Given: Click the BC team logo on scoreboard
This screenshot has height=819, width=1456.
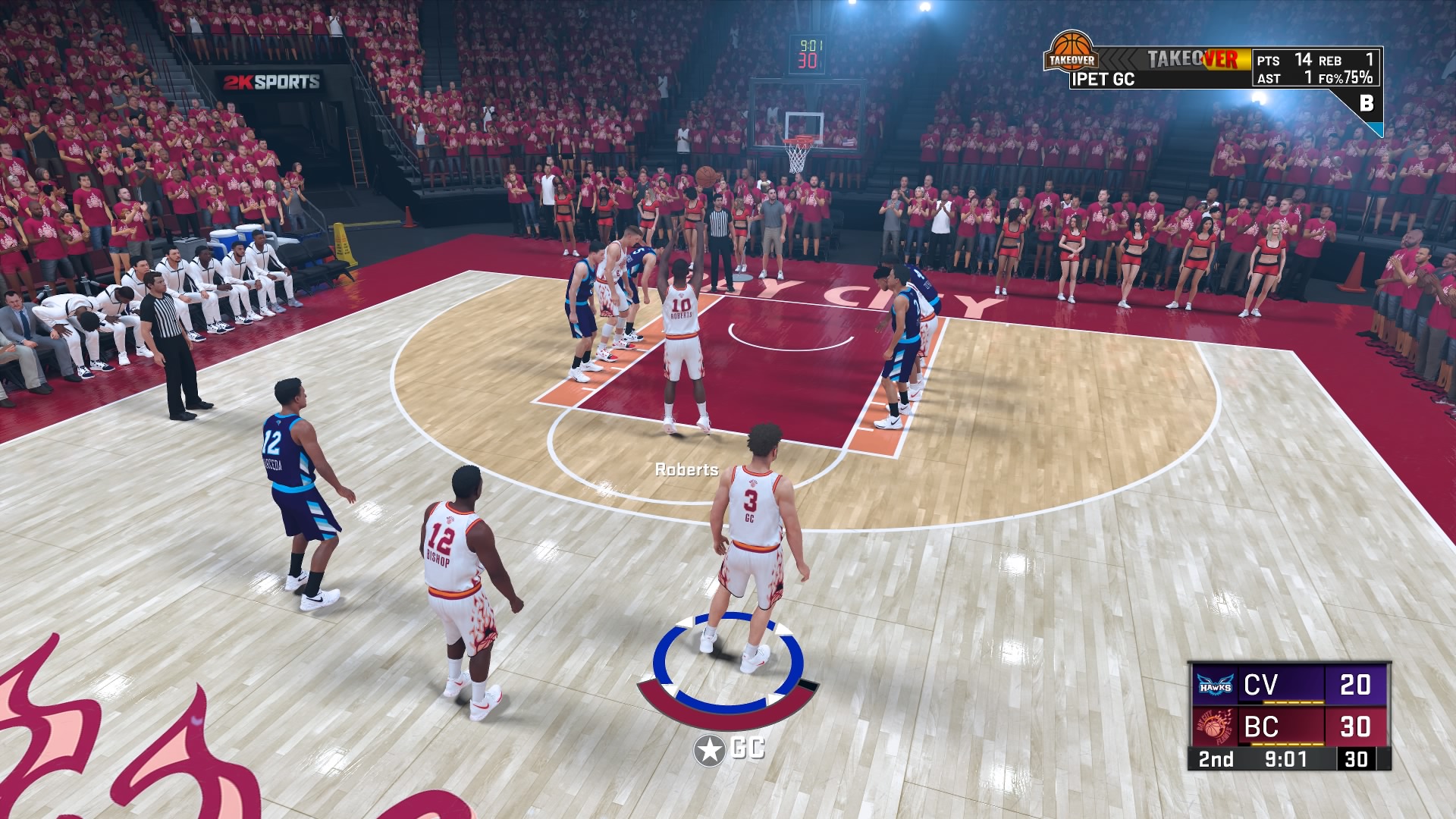Looking at the screenshot, I should [x=1214, y=726].
